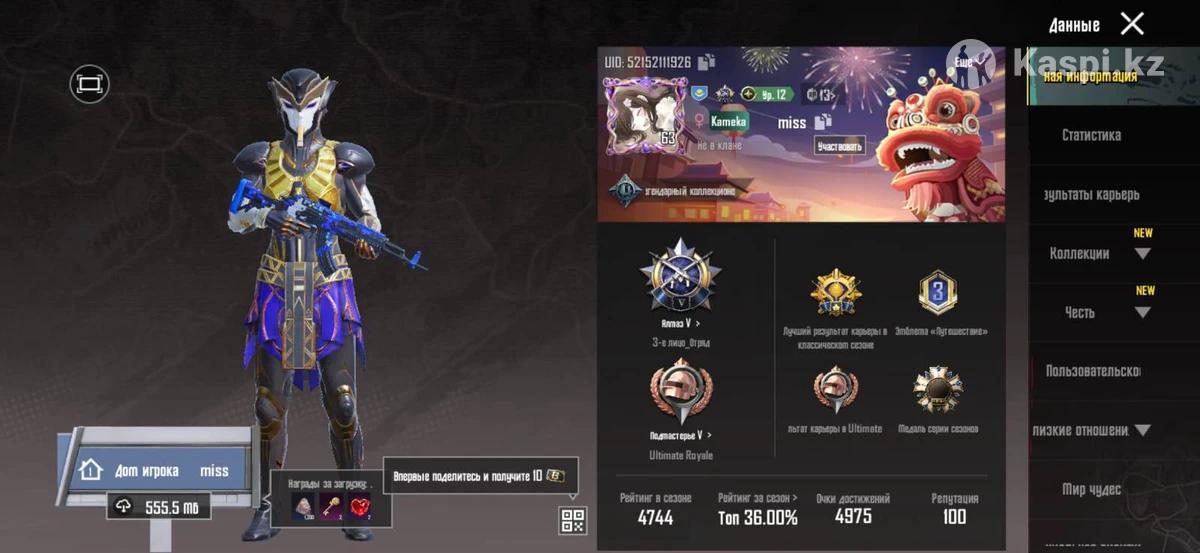Expand the Честь menu entry
This screenshot has height=553, width=1200.
tap(1142, 313)
